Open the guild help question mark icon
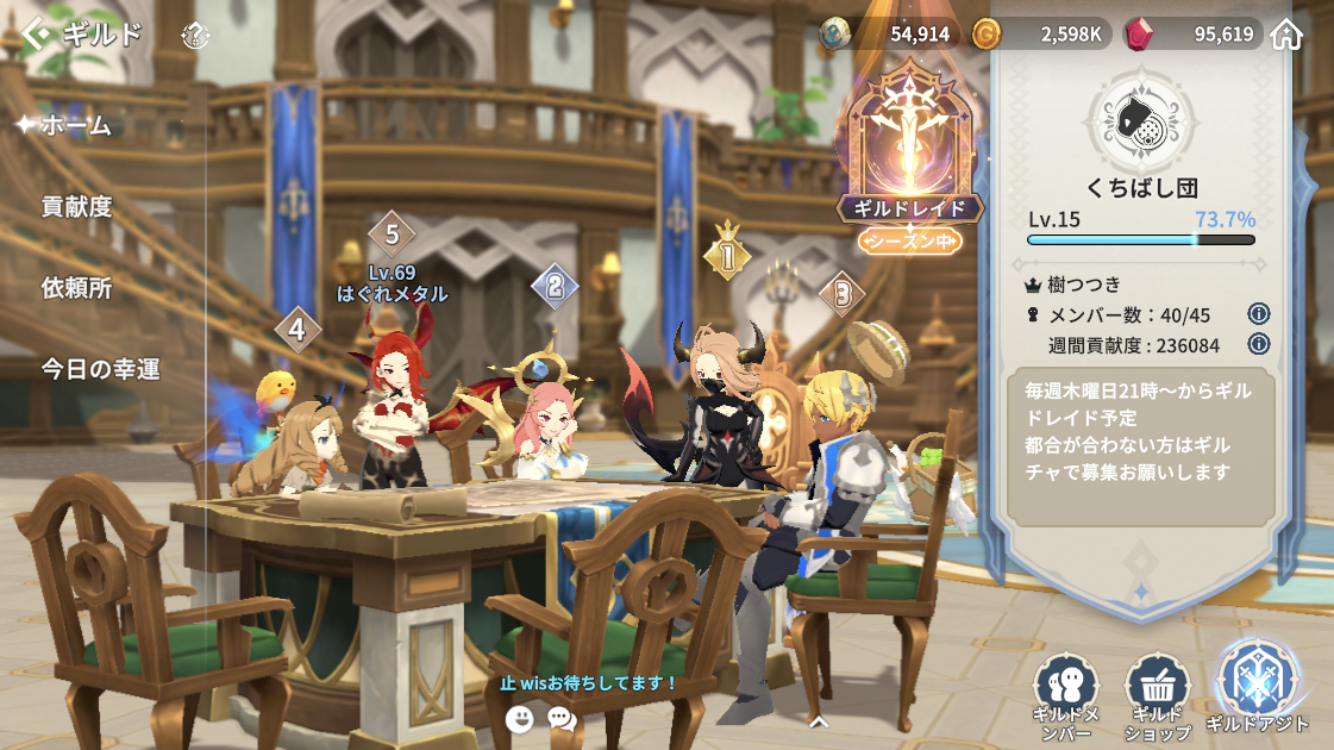1334x750 pixels. click(x=195, y=36)
